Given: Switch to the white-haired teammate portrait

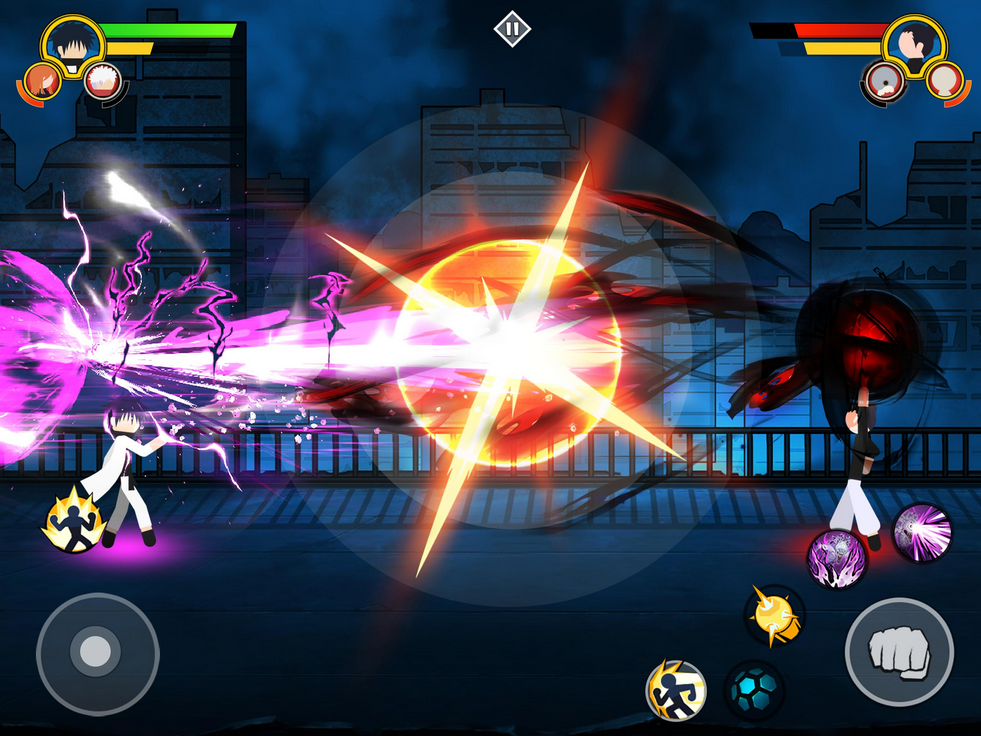Looking at the screenshot, I should pos(101,80).
